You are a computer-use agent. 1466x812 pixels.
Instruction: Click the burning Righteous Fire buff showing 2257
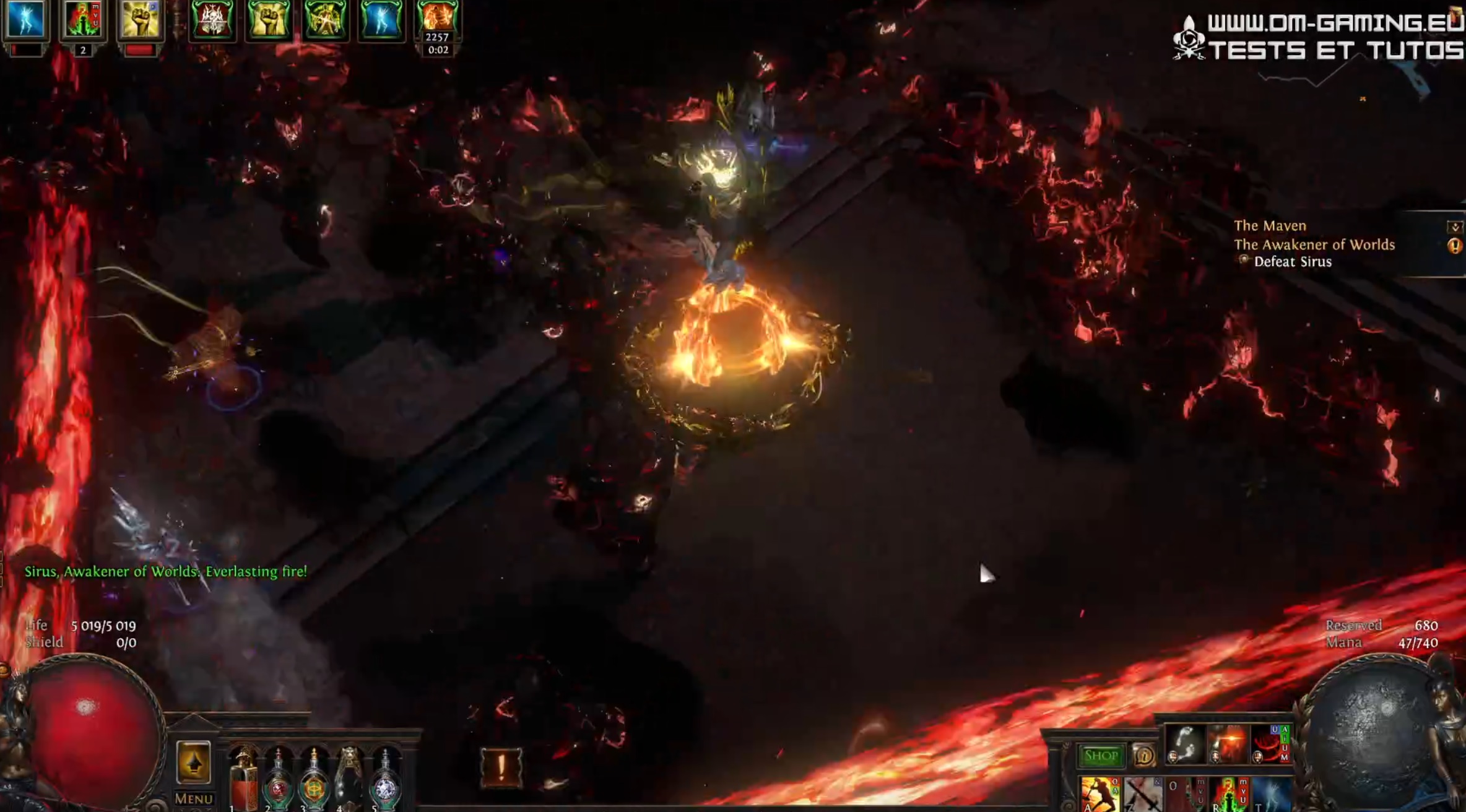(x=440, y=20)
